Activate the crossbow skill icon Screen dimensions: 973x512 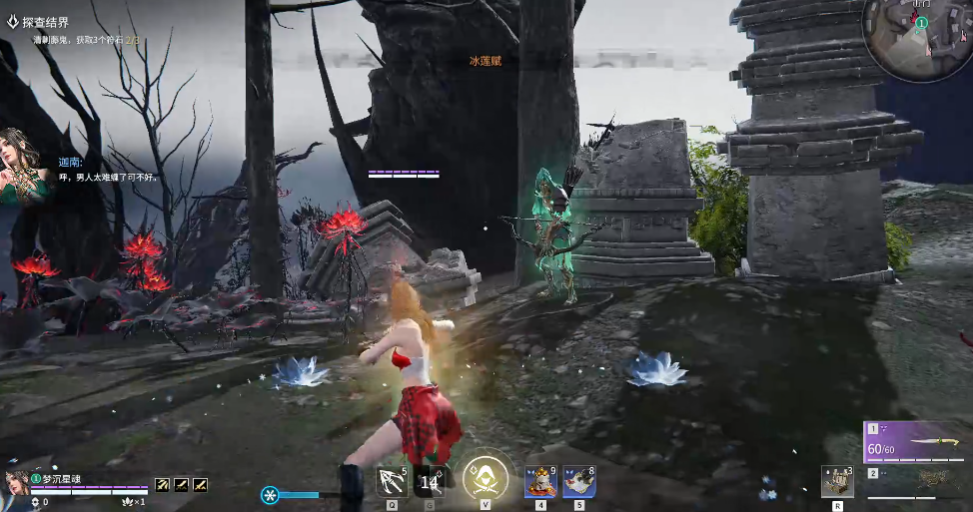391,481
